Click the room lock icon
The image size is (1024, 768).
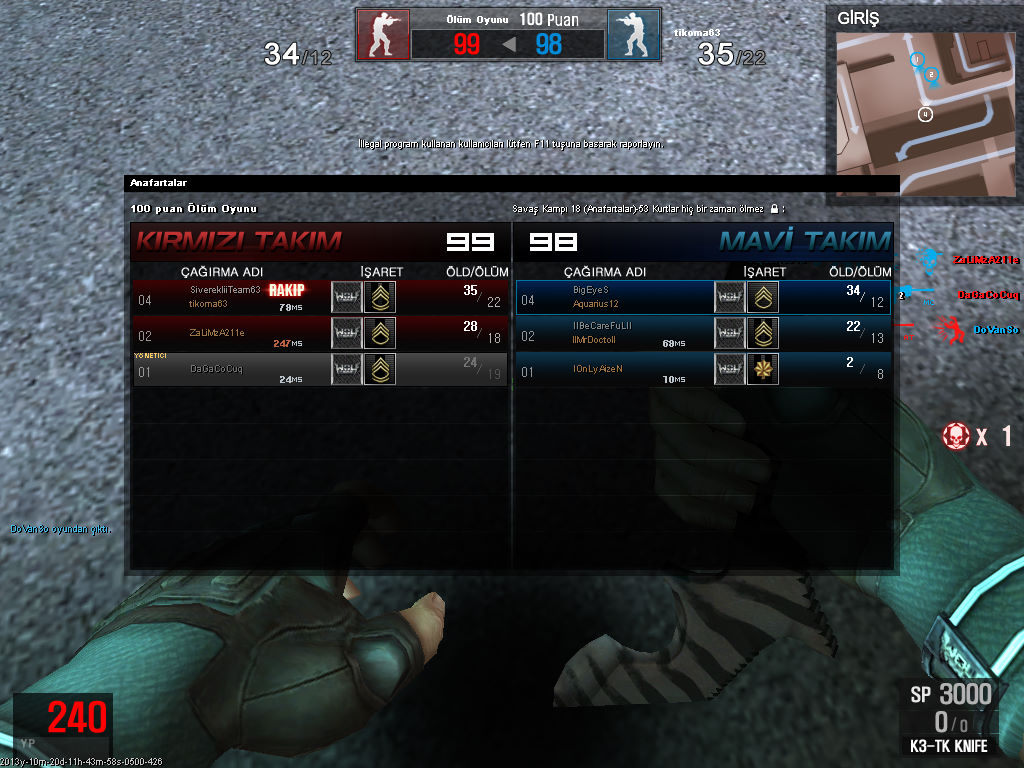774,209
